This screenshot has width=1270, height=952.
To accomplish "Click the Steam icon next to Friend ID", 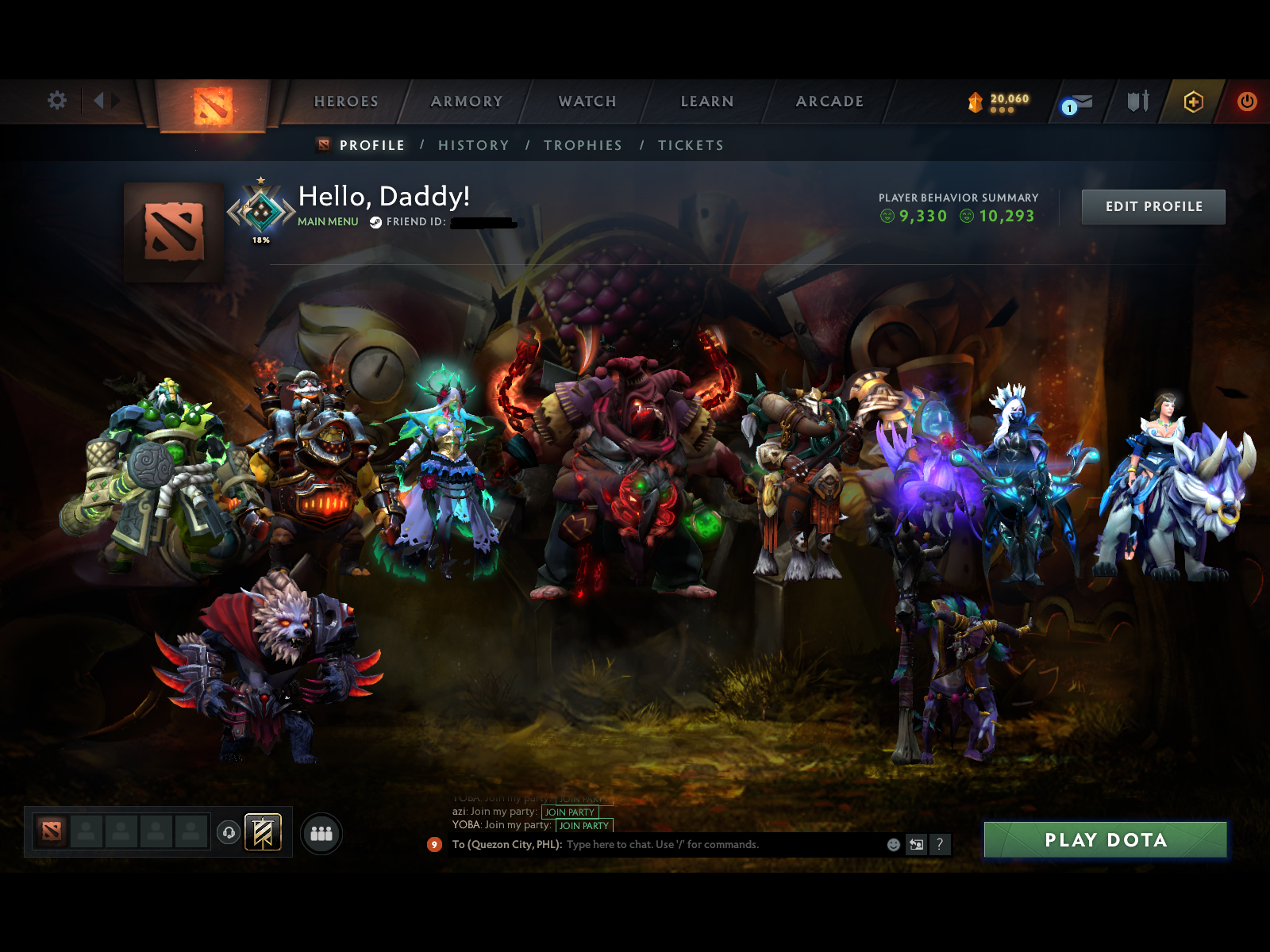I will pyautogui.click(x=373, y=223).
